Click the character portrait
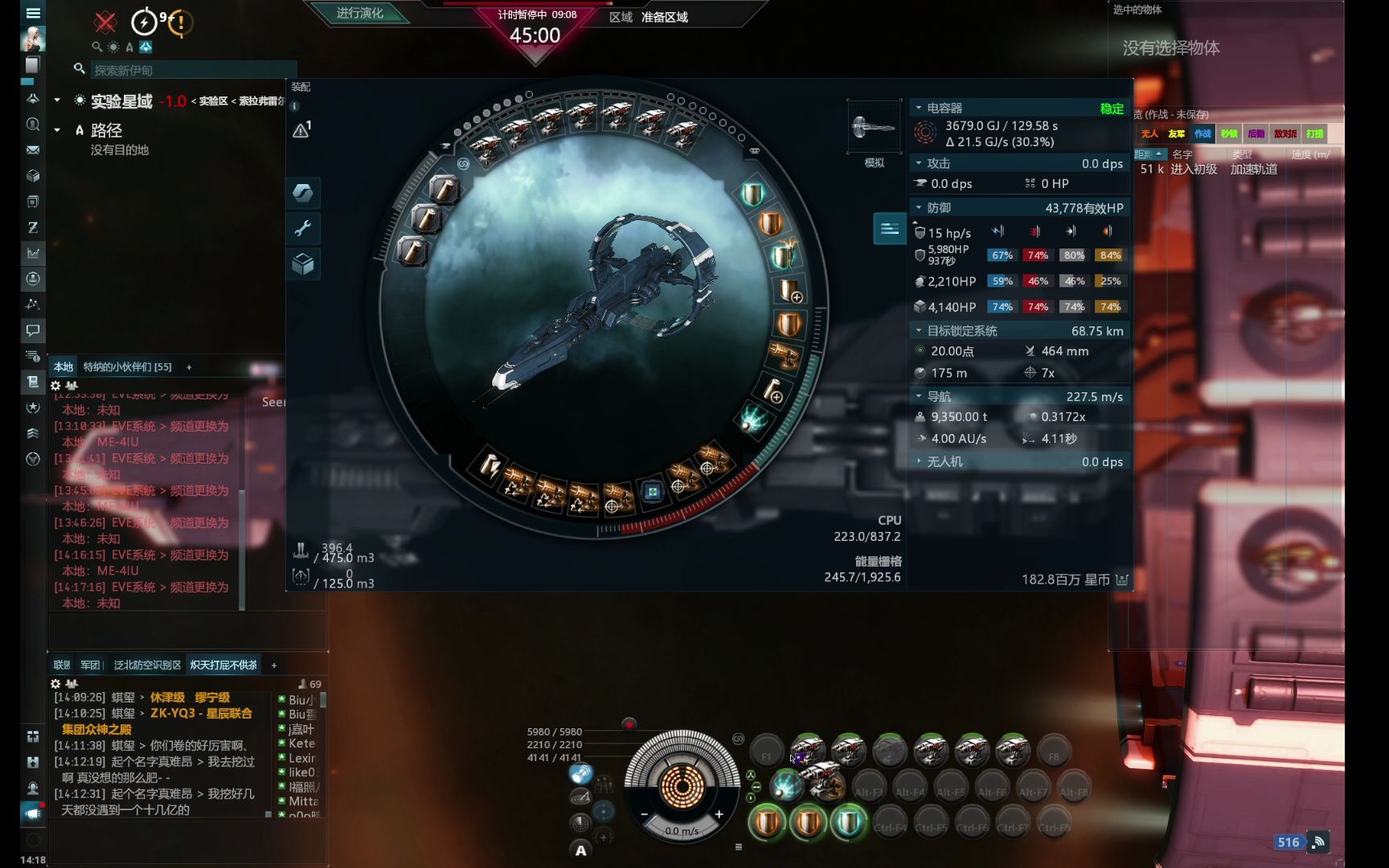 [x=33, y=39]
